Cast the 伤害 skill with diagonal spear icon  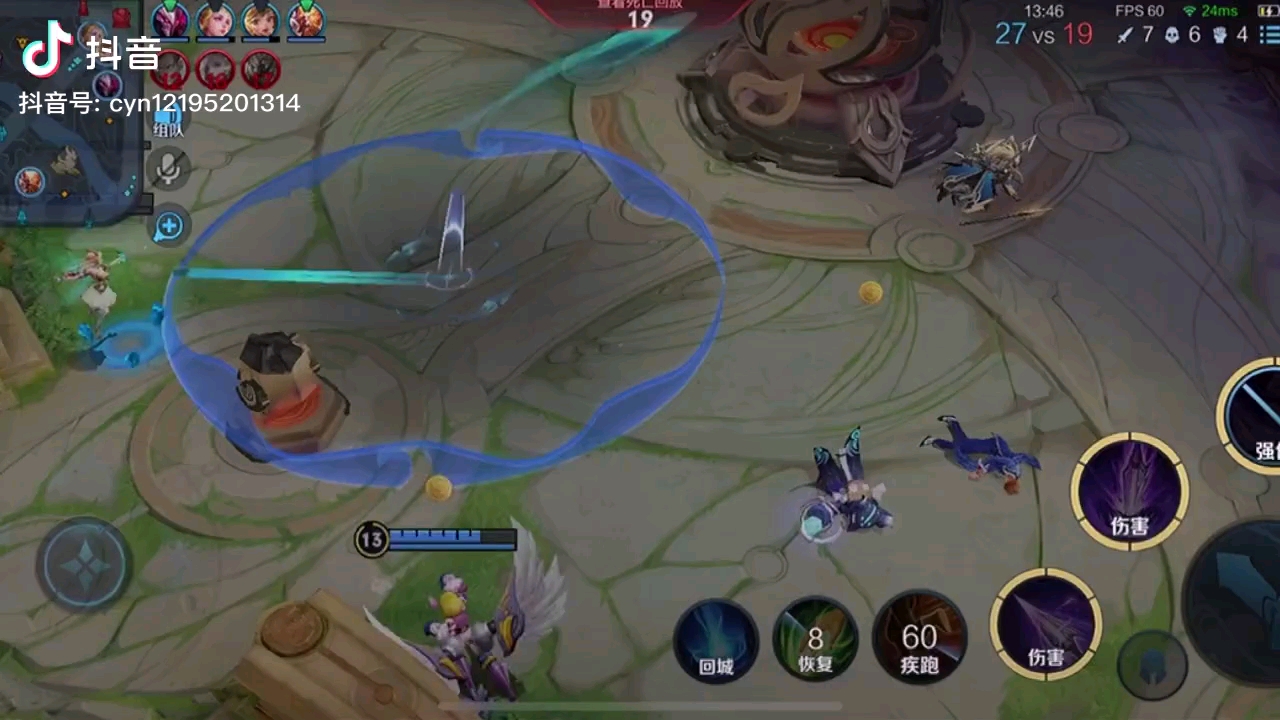(x=1046, y=624)
